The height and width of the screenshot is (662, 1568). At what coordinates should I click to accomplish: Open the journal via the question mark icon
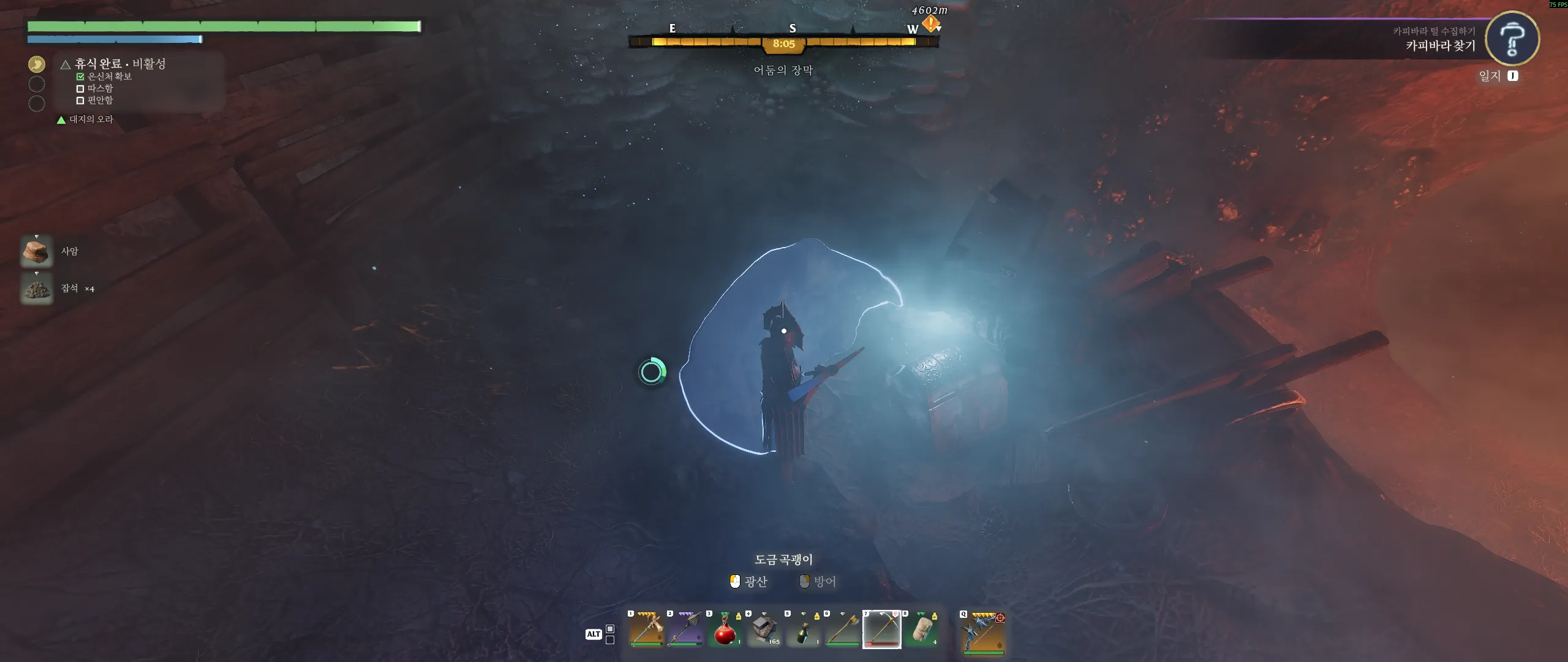pos(1512,38)
